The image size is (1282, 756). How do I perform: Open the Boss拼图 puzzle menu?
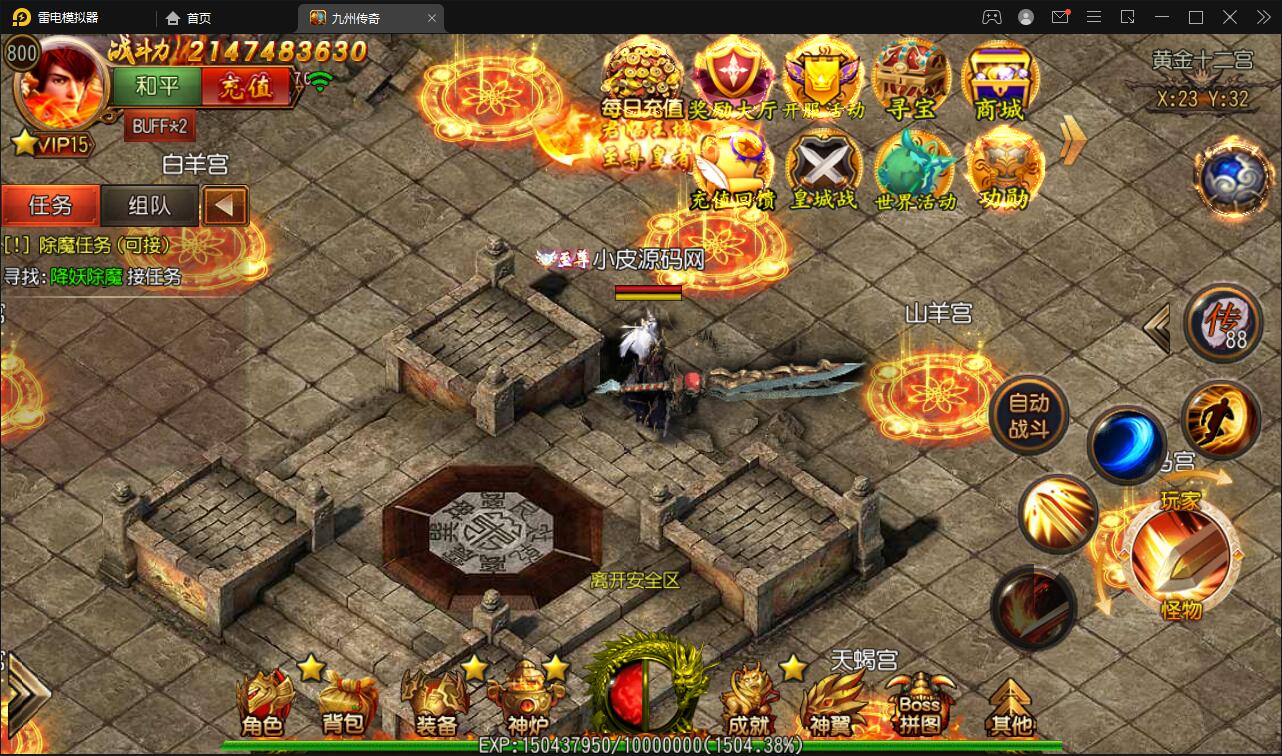click(x=919, y=704)
